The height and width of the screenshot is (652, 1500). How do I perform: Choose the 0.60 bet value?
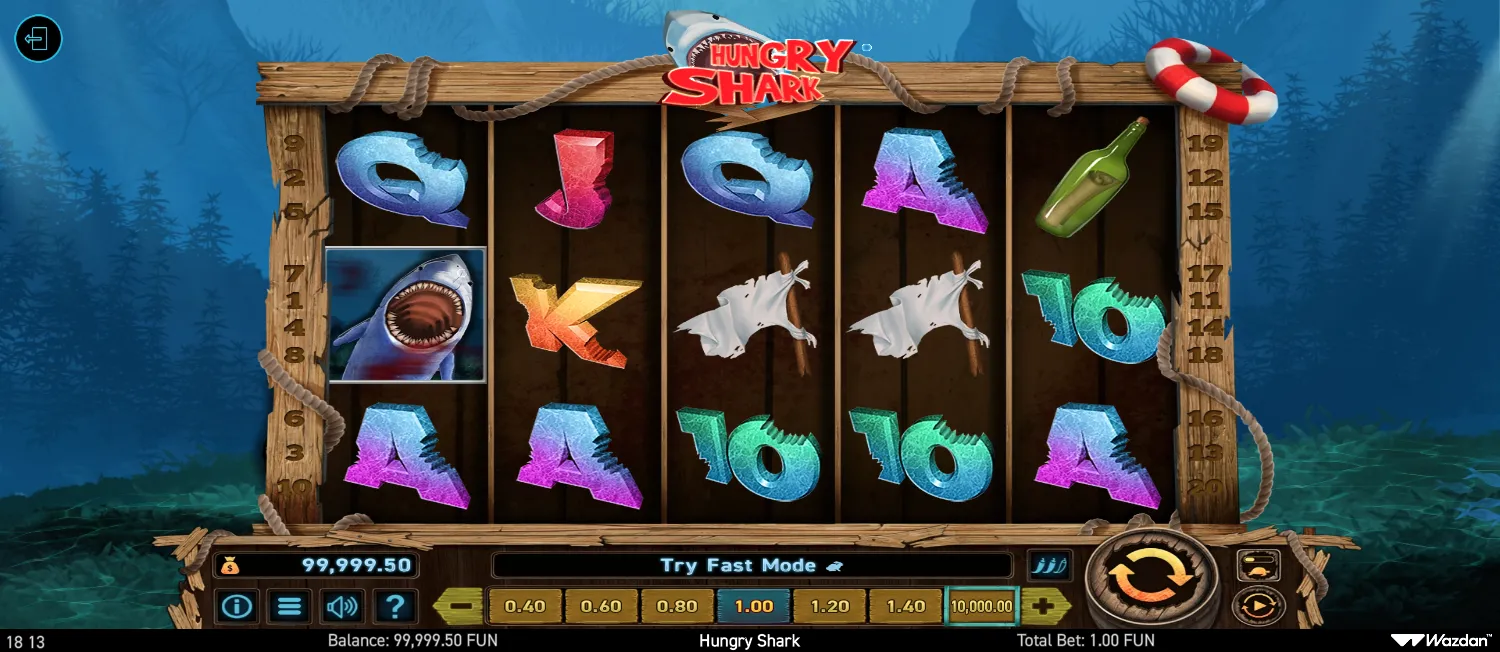[601, 606]
